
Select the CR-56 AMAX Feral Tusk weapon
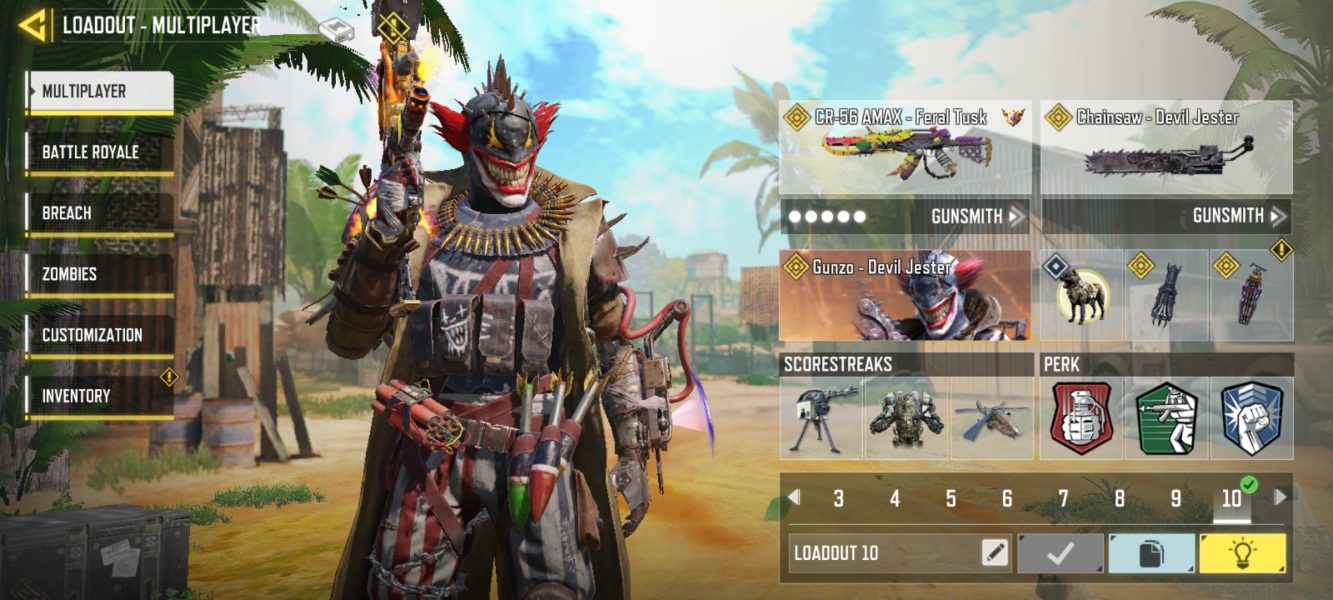pos(905,148)
